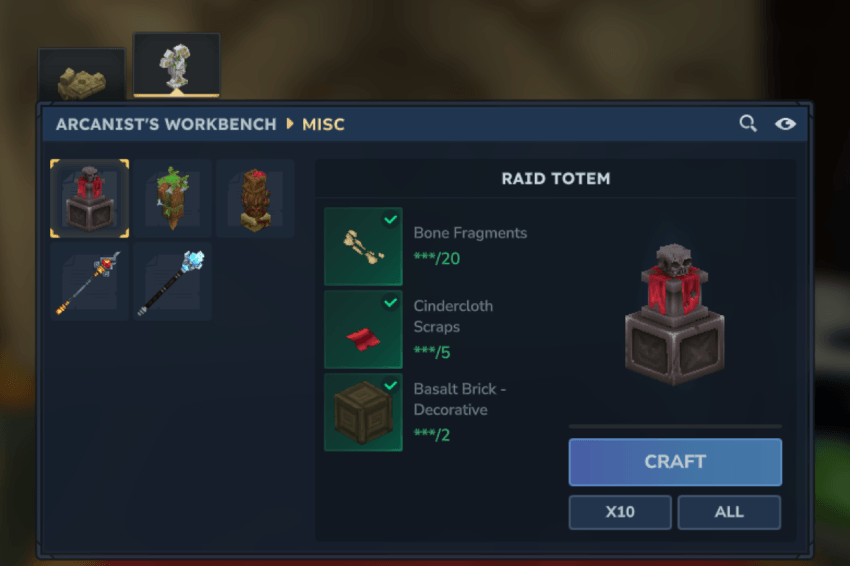Click the Cindercloth Scraps ingredient slot
Screen dimensions: 850x566
tap(363, 329)
